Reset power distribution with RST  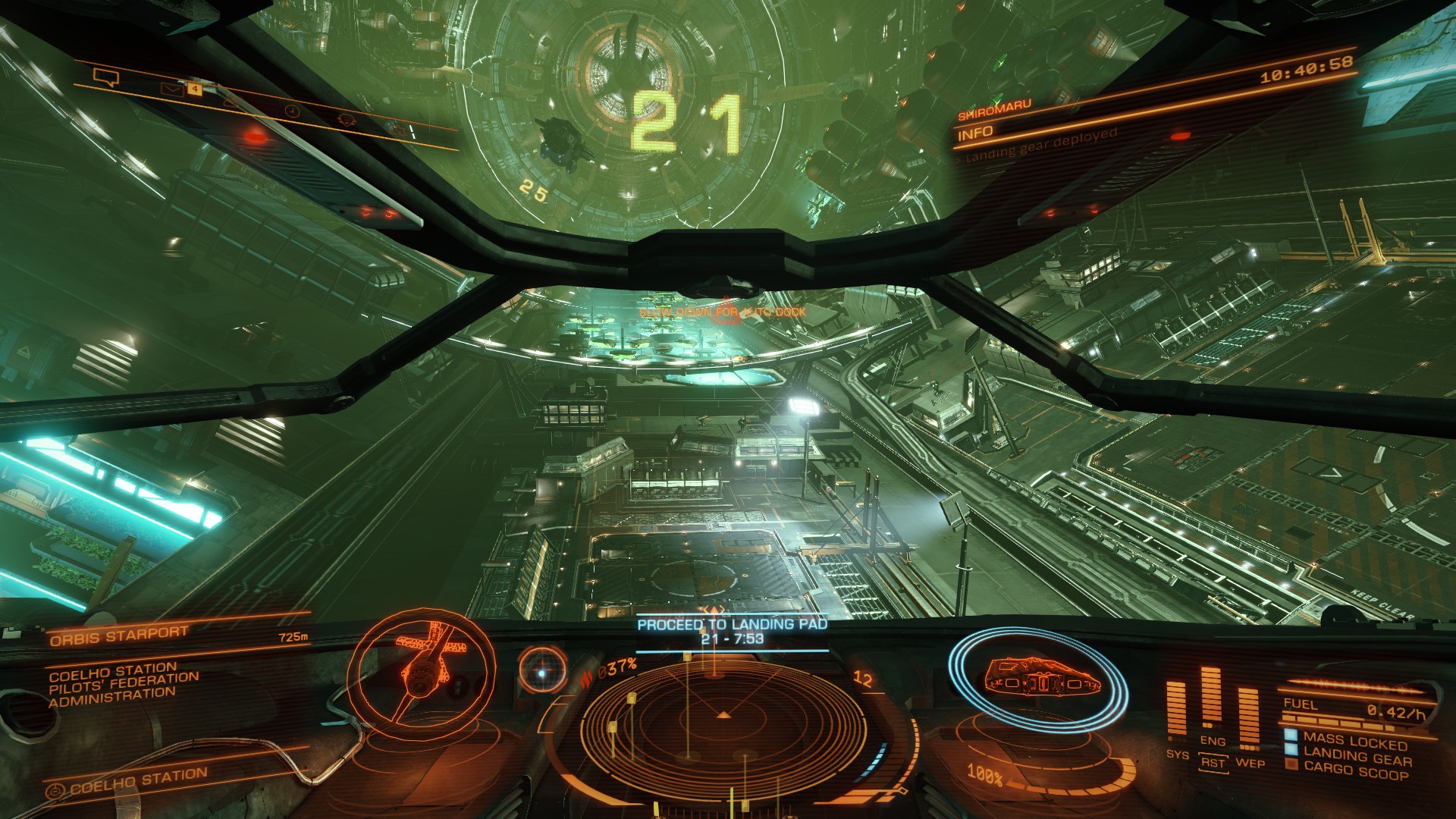(1213, 763)
